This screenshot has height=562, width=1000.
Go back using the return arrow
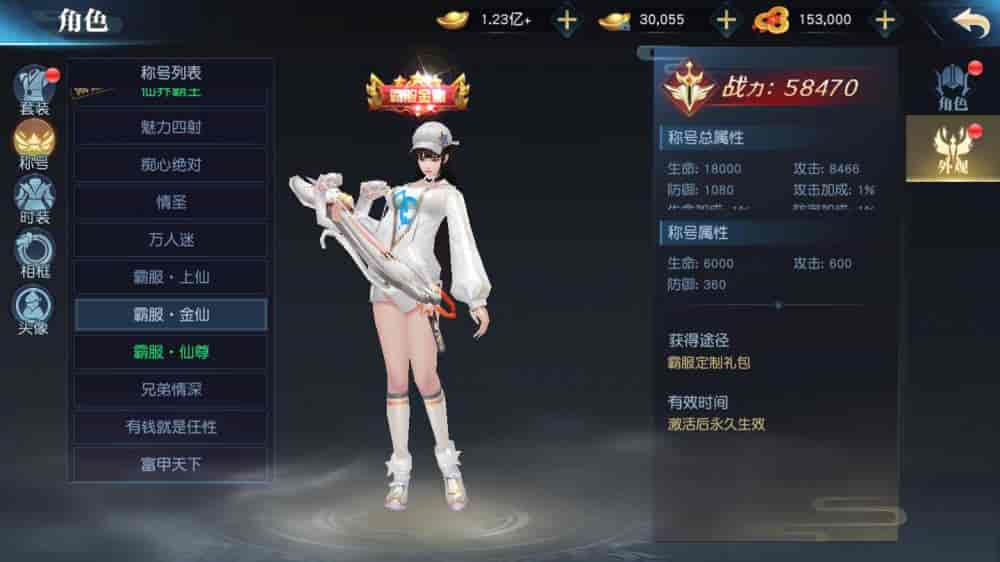coord(969,21)
